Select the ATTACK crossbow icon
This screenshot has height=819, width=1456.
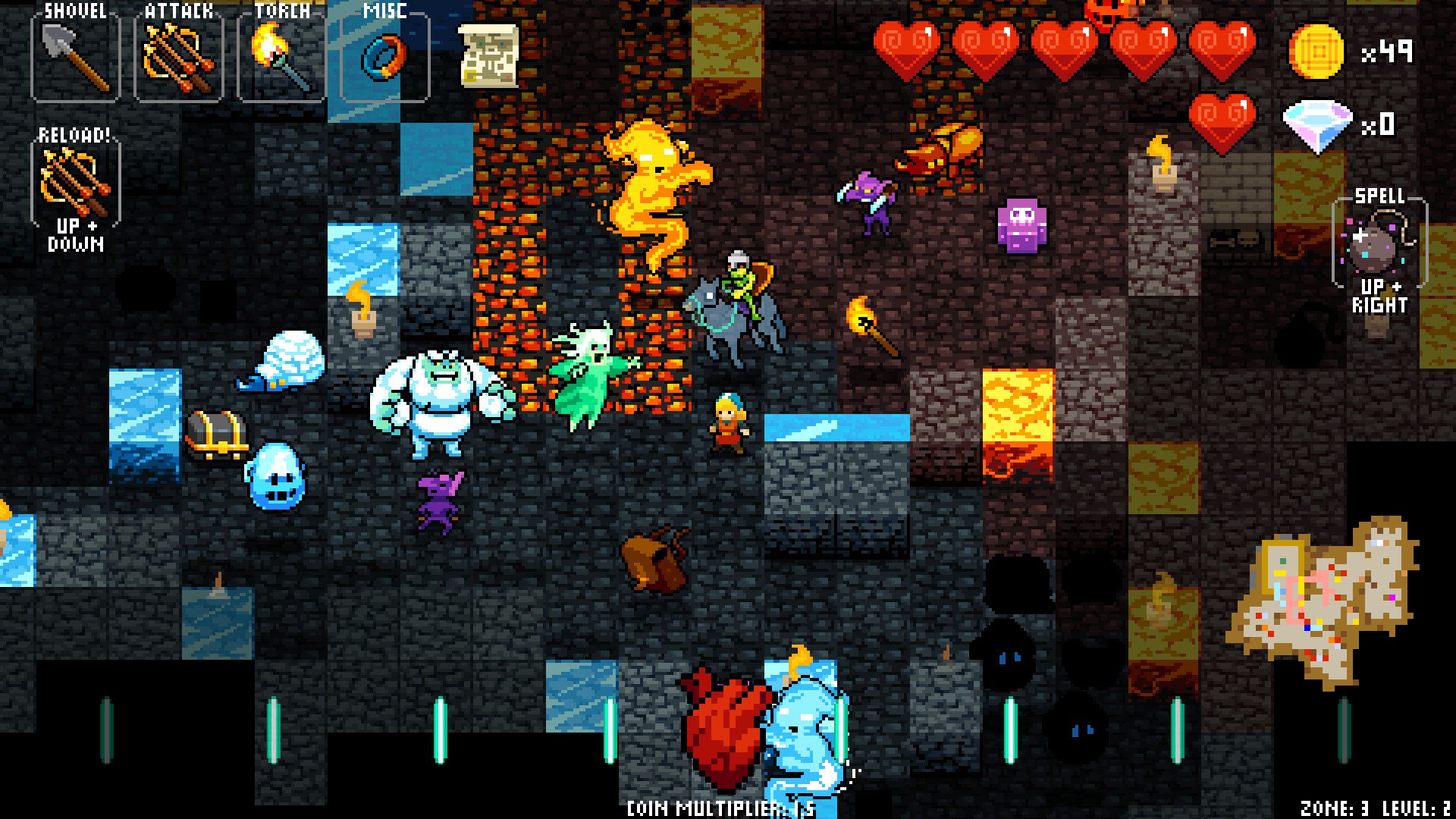point(176,57)
